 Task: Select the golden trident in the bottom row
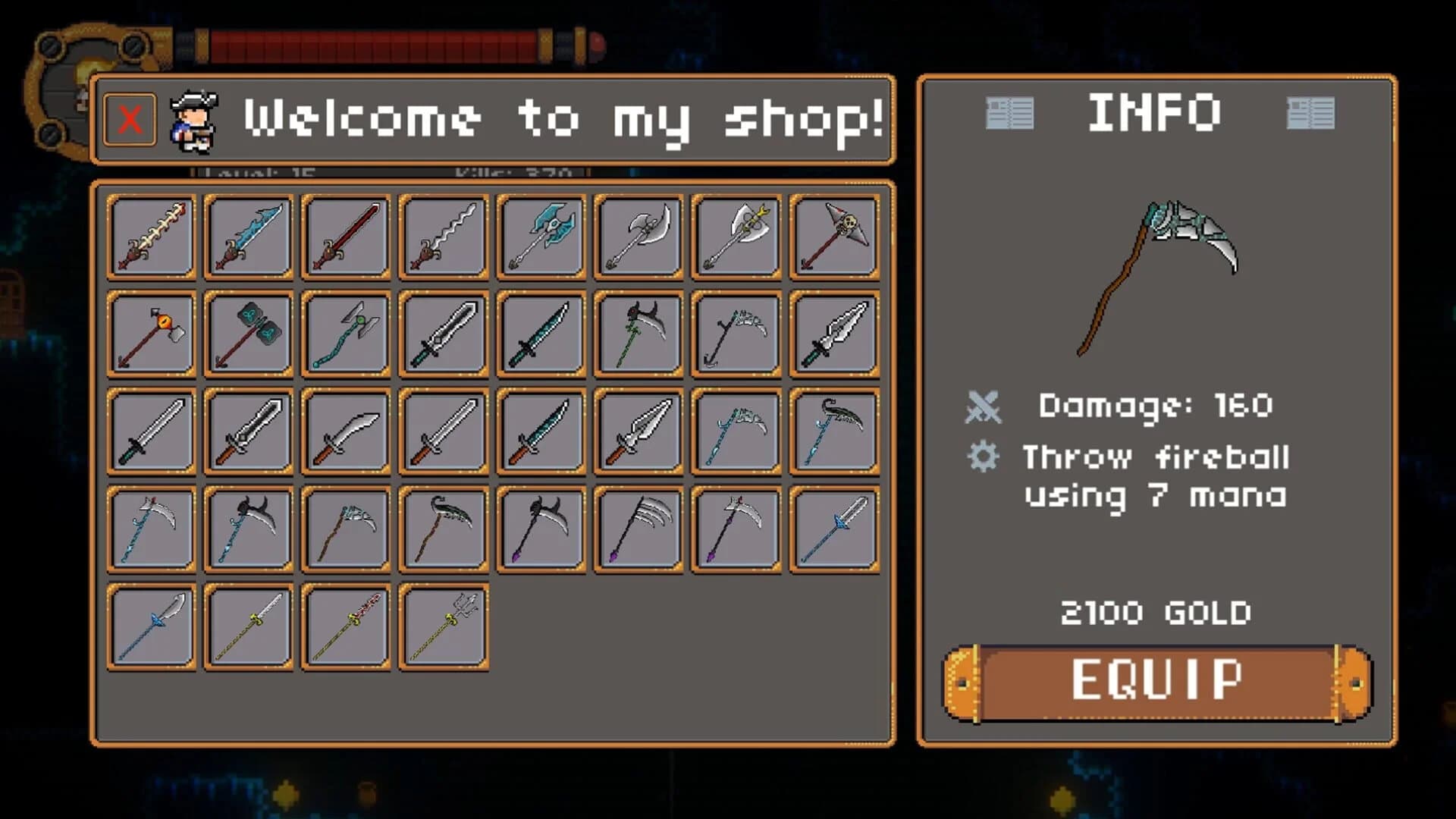442,626
